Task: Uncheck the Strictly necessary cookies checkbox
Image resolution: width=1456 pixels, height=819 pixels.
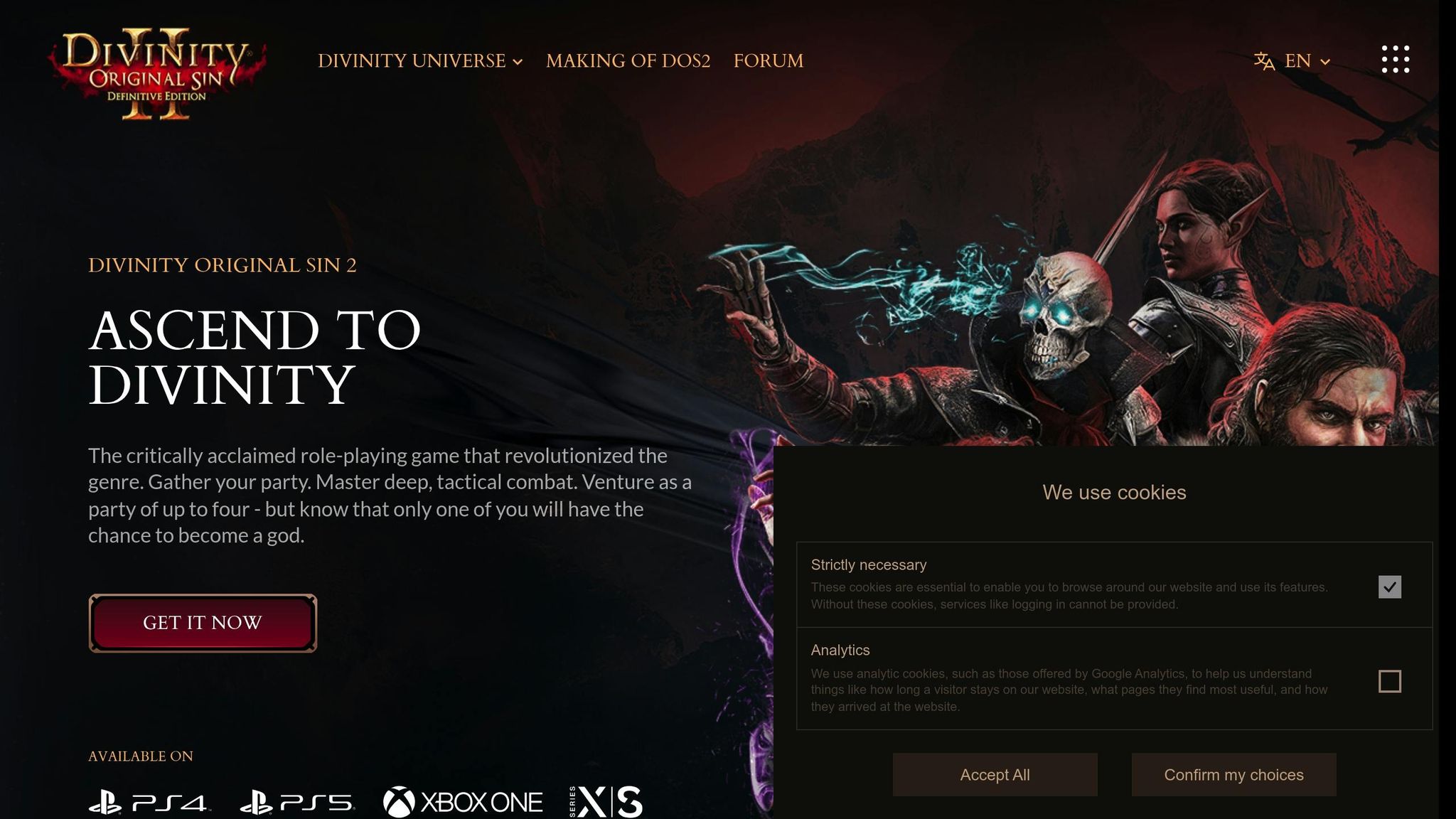Action: point(1391,587)
